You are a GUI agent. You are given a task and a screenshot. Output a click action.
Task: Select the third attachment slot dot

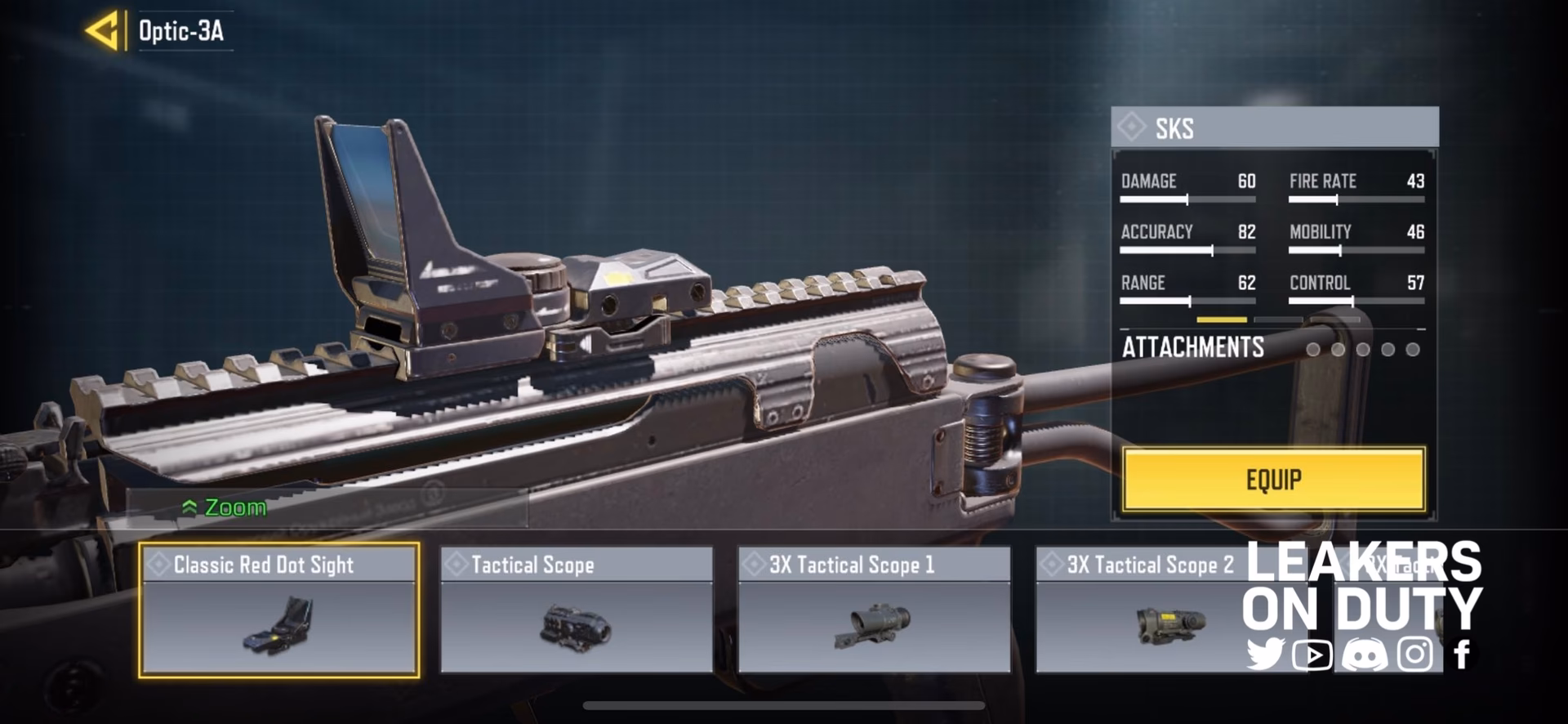1362,349
